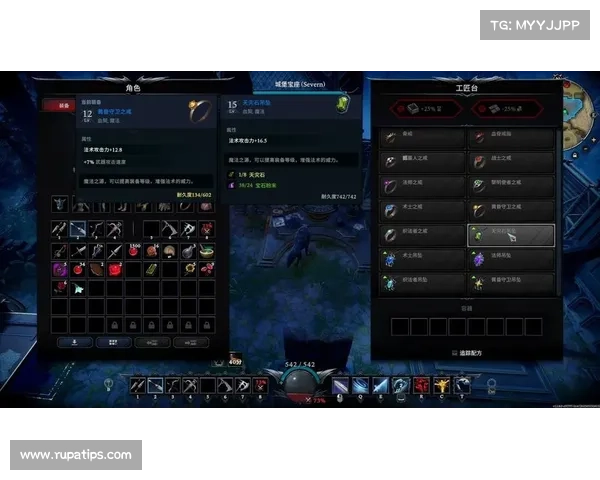Toggle the 追踪配方 recipe tracking checkbox

click(x=452, y=353)
